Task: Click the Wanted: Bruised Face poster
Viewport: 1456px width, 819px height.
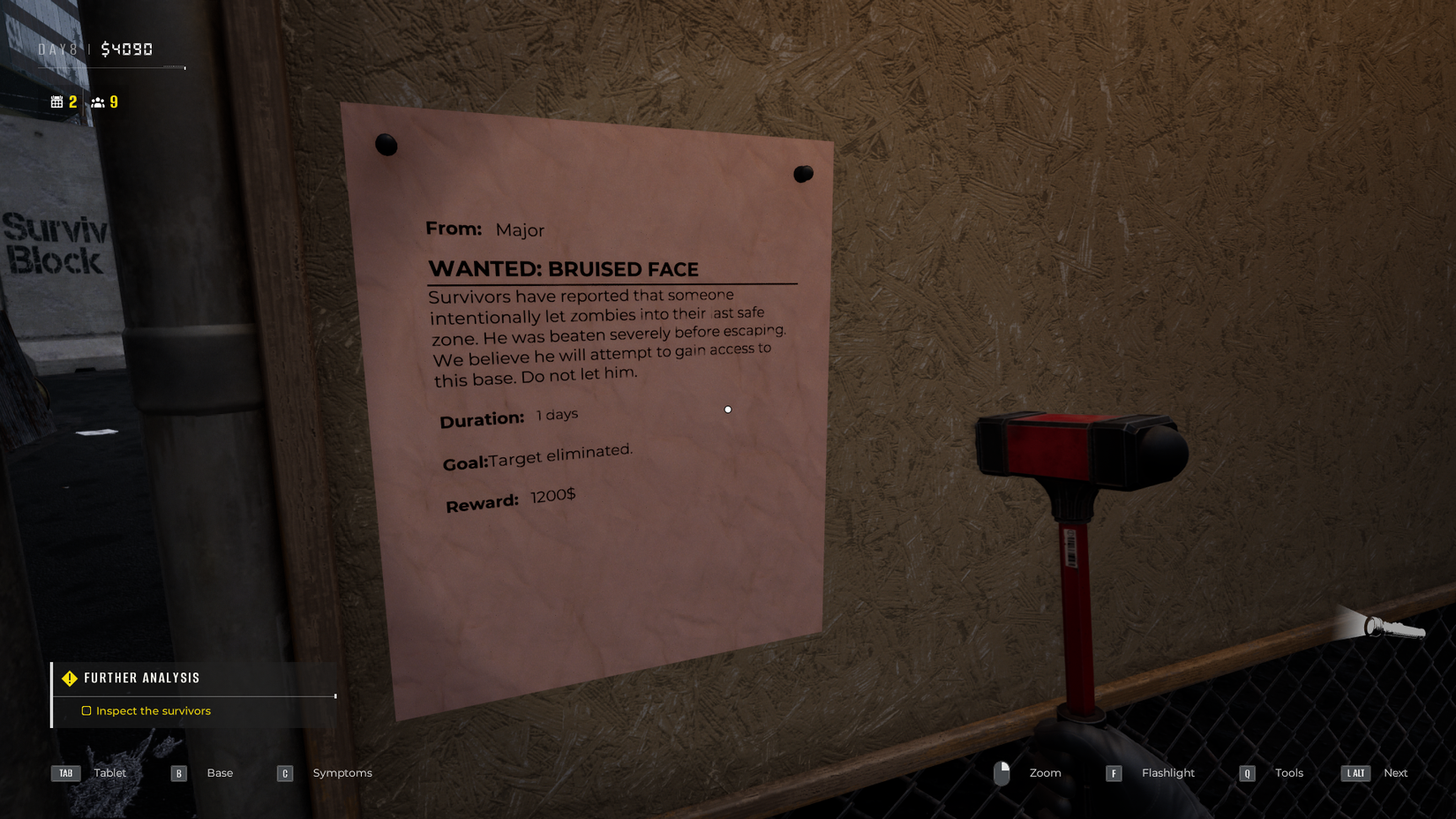Action: 587,379
